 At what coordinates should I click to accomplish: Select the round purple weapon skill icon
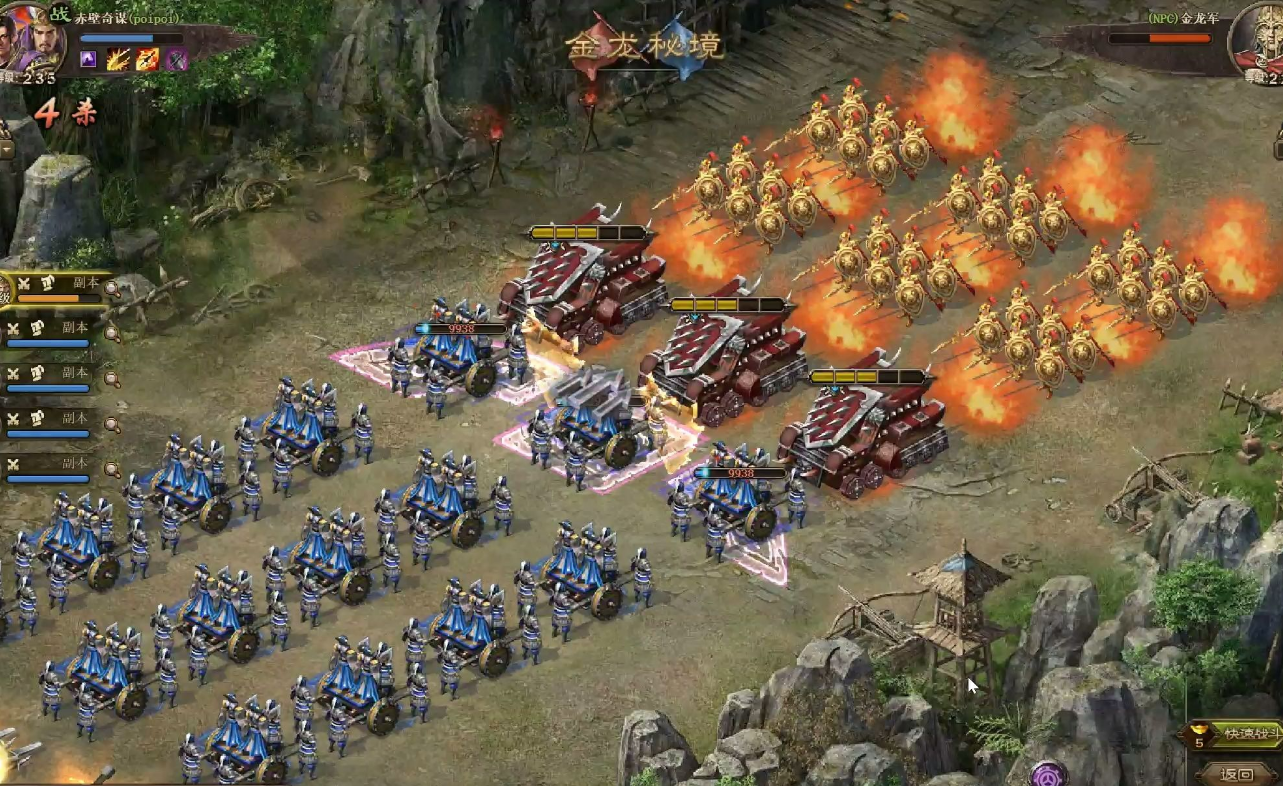[x=177, y=59]
